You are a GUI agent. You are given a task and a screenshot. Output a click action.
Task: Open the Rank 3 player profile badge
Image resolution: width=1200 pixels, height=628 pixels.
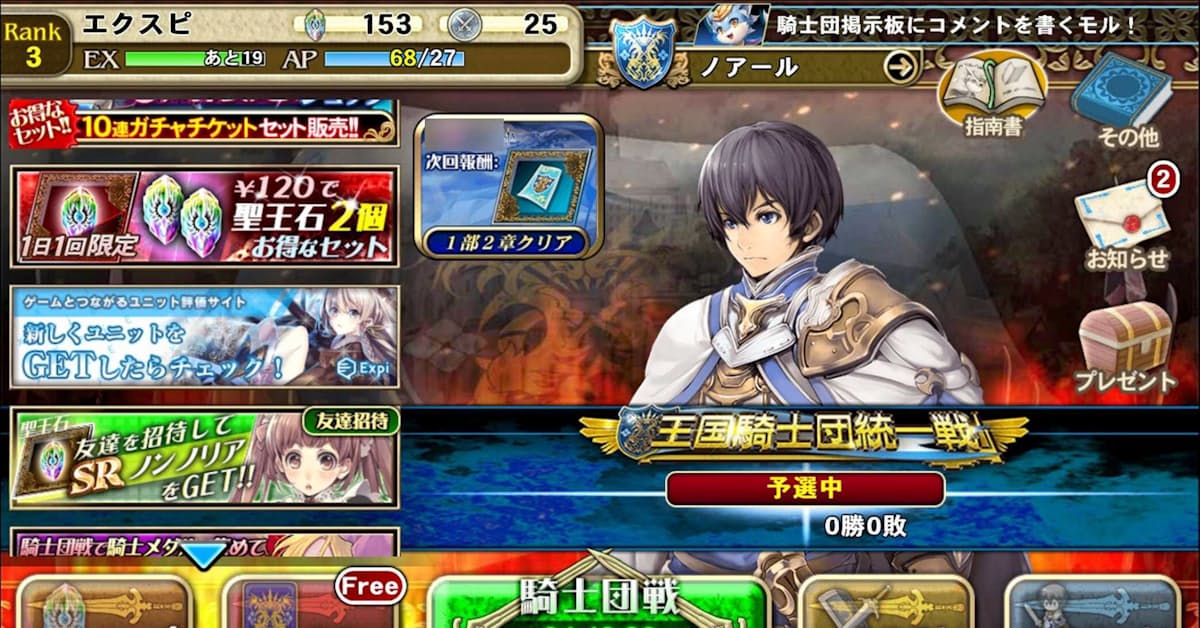point(34,45)
